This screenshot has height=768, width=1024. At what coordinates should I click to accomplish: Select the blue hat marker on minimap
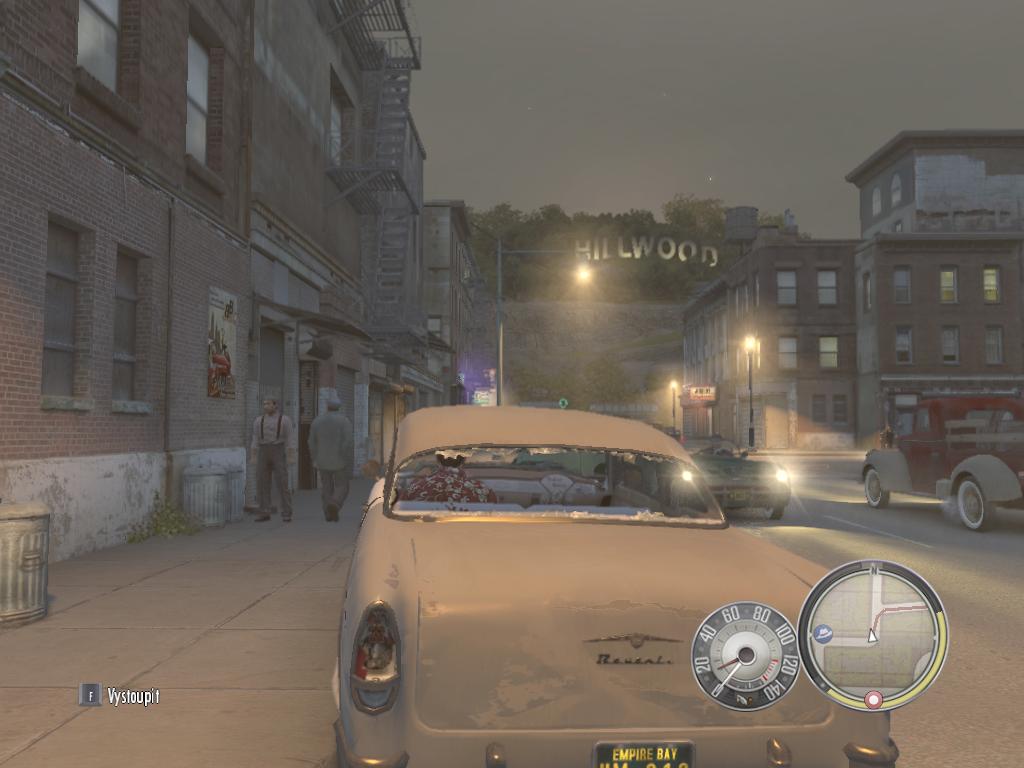(x=824, y=633)
